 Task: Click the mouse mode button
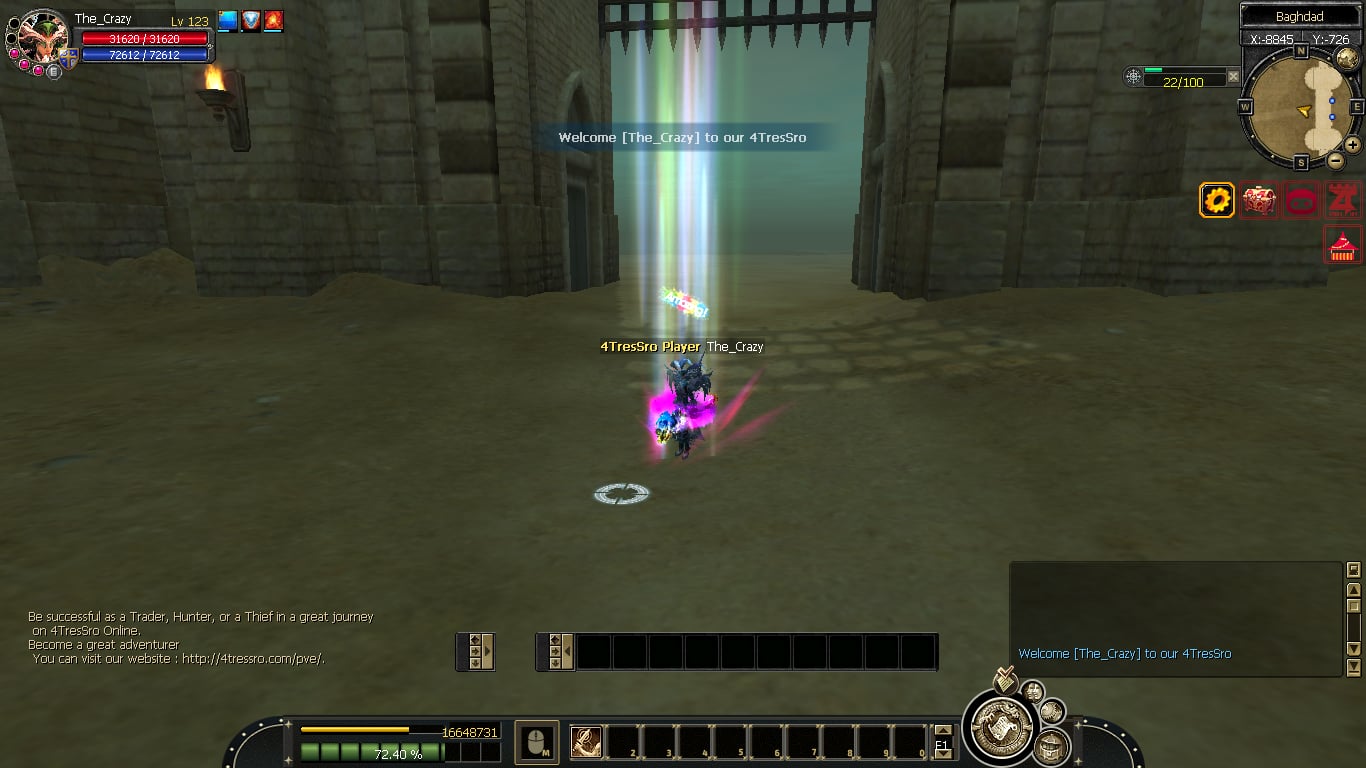pos(537,742)
